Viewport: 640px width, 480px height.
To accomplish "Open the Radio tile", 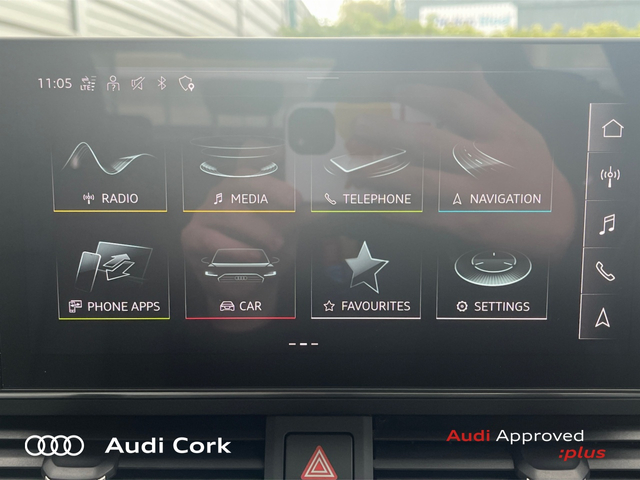I will click(110, 175).
